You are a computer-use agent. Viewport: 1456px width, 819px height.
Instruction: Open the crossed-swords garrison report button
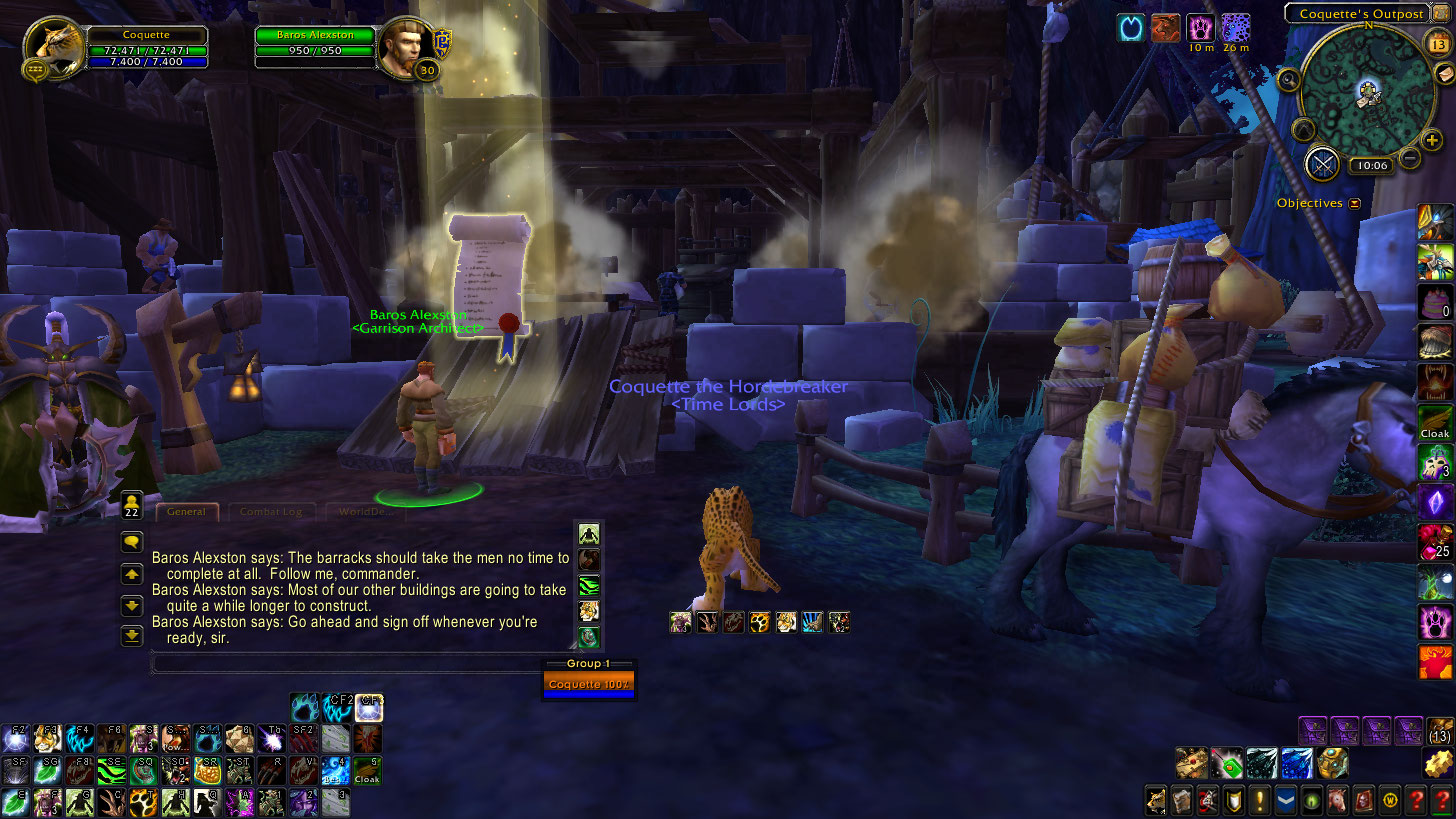[x=1323, y=162]
